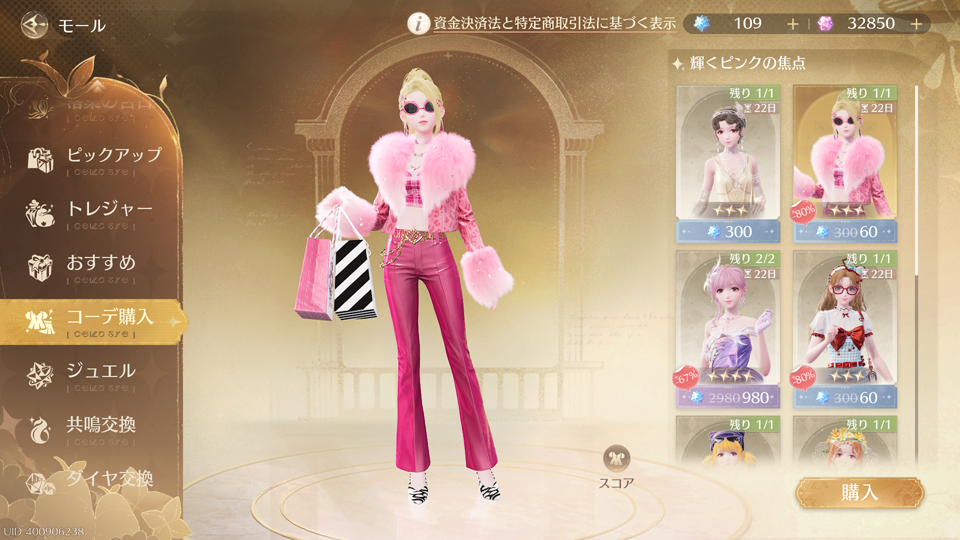Go back using the top-left arrow
The image size is (960, 540).
tap(35, 24)
